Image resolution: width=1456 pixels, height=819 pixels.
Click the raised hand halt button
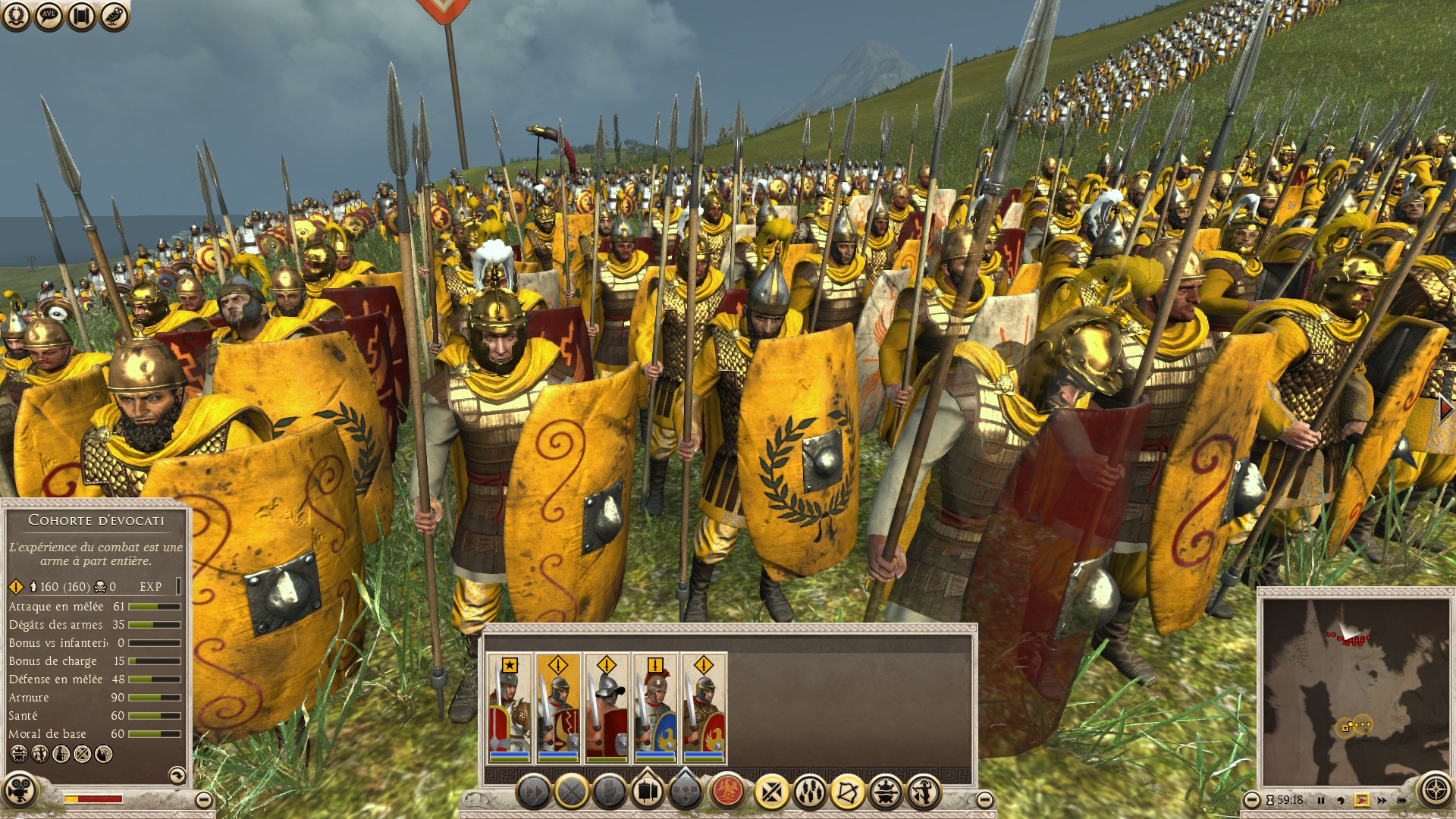click(610, 793)
